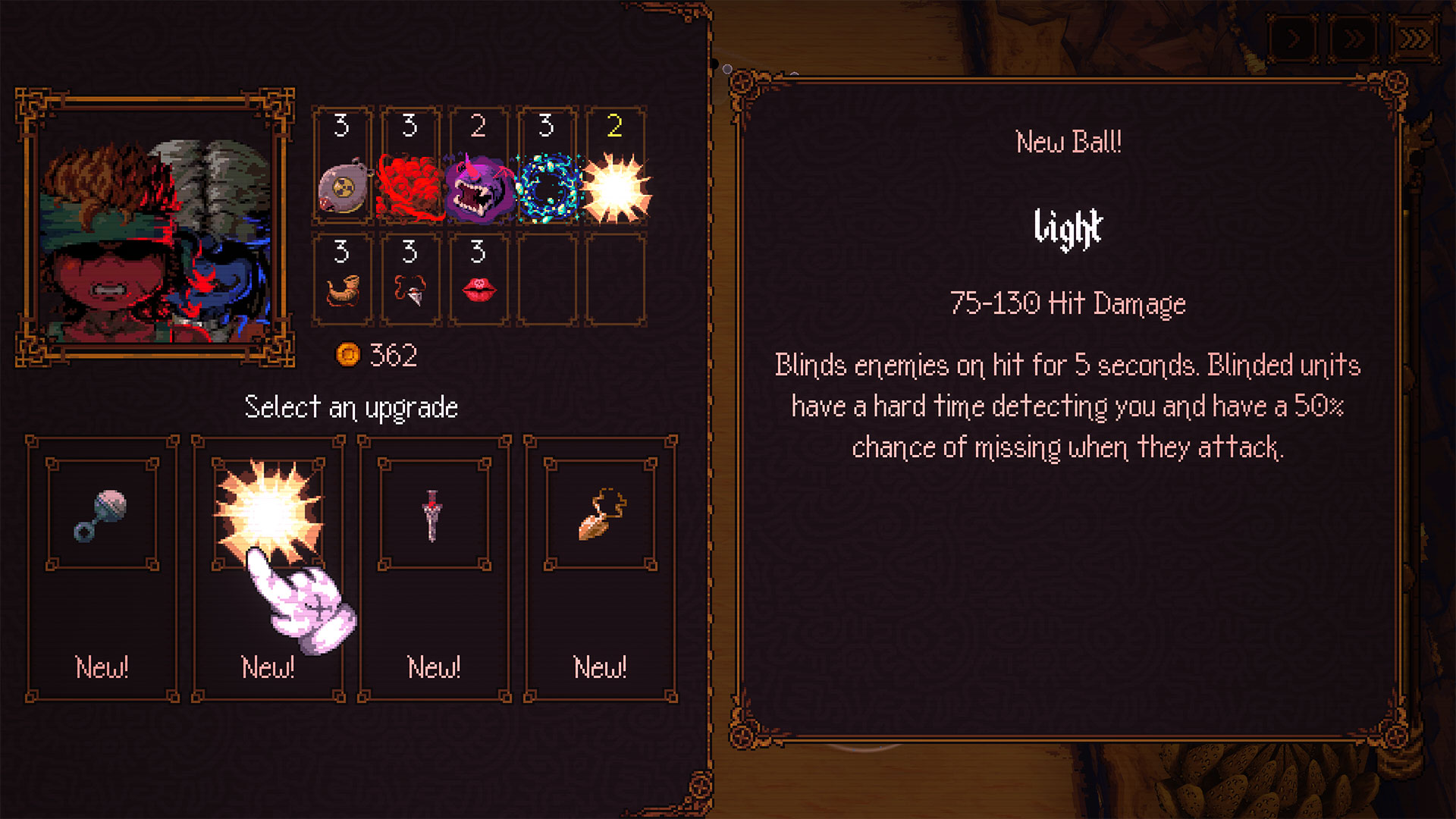Choose the baby rattle upgrade card
The width and height of the screenshot is (1456, 819).
coord(102,569)
